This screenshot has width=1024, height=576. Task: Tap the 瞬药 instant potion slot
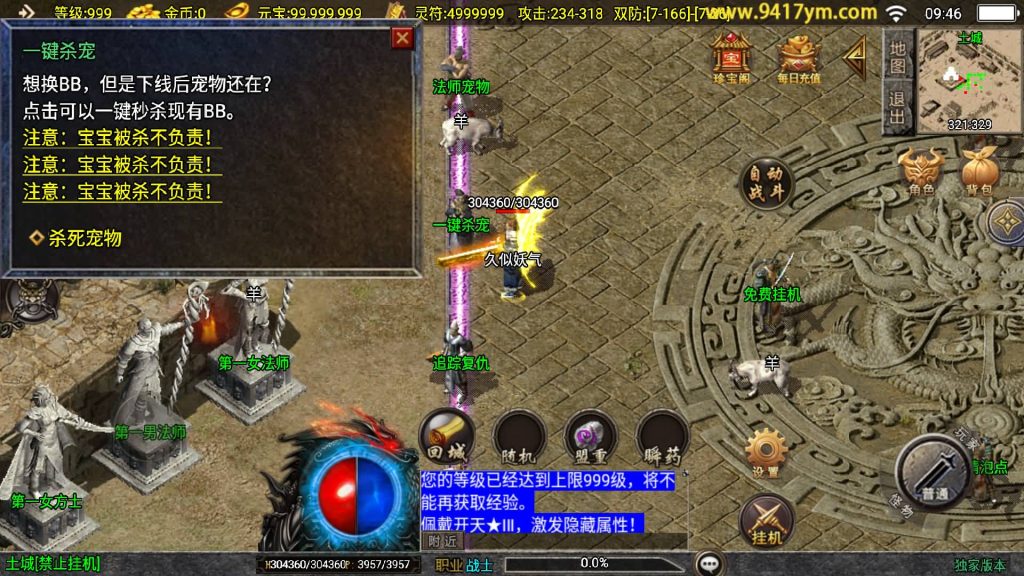tap(662, 434)
